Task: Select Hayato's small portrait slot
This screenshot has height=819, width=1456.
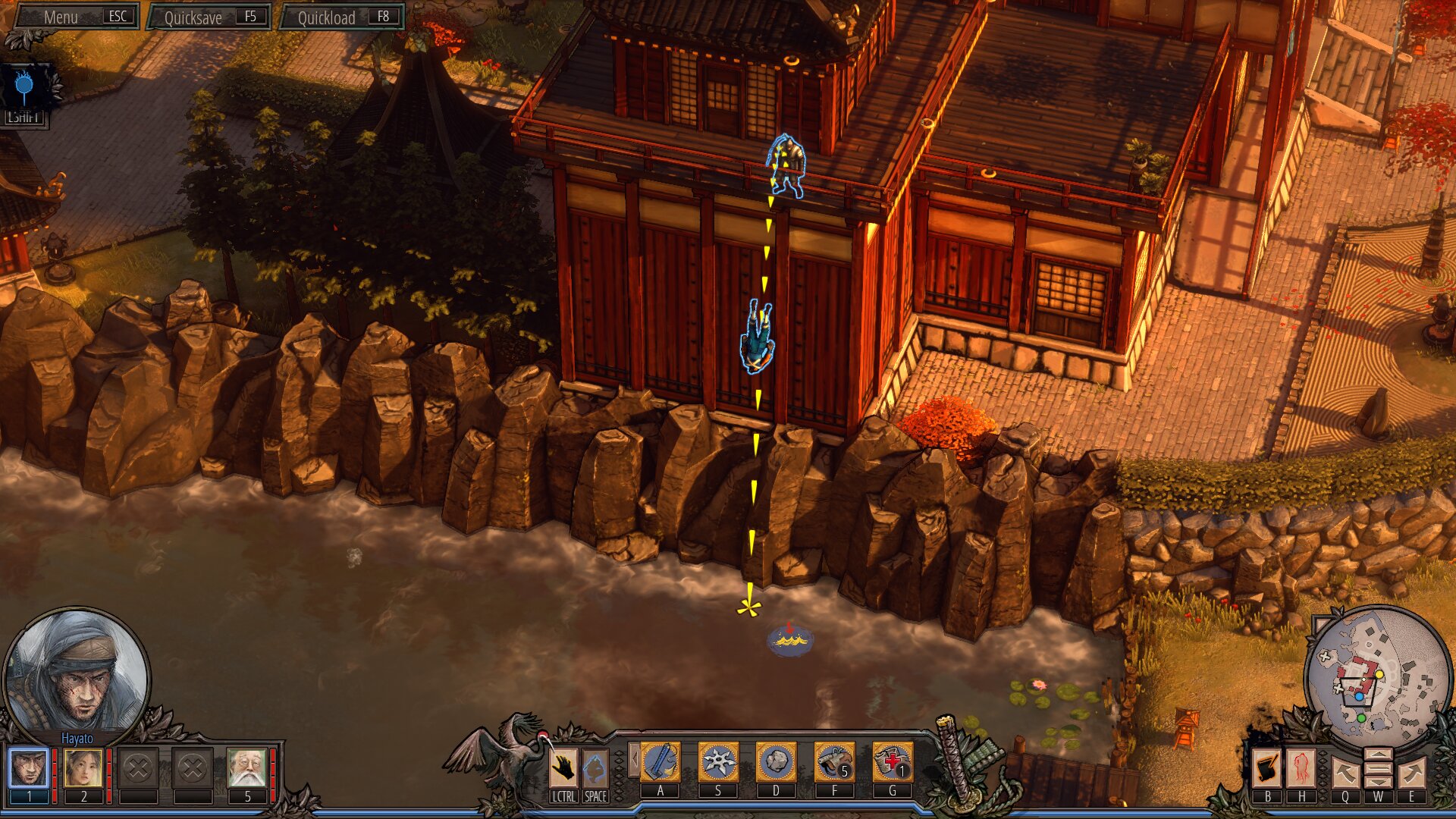Action: click(29, 768)
